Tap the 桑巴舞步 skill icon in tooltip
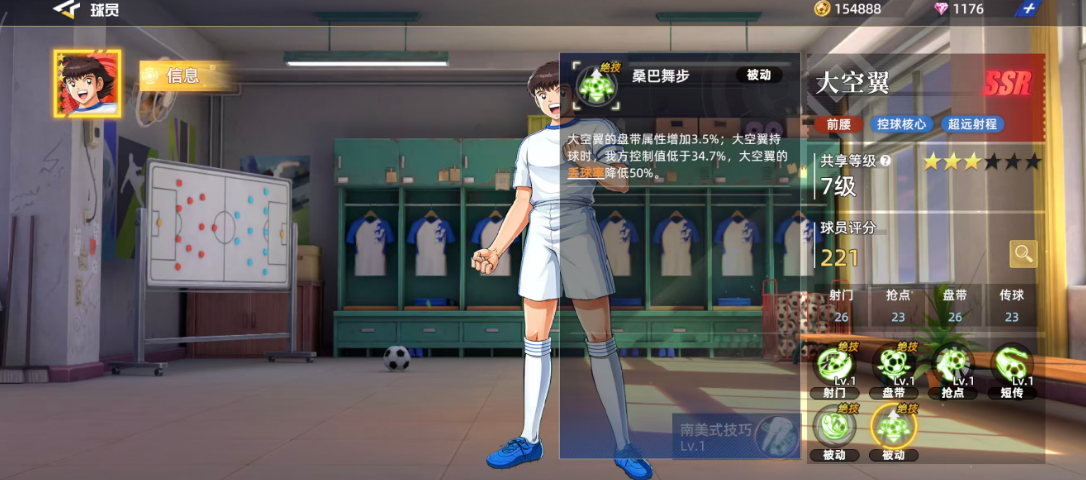 coord(597,84)
